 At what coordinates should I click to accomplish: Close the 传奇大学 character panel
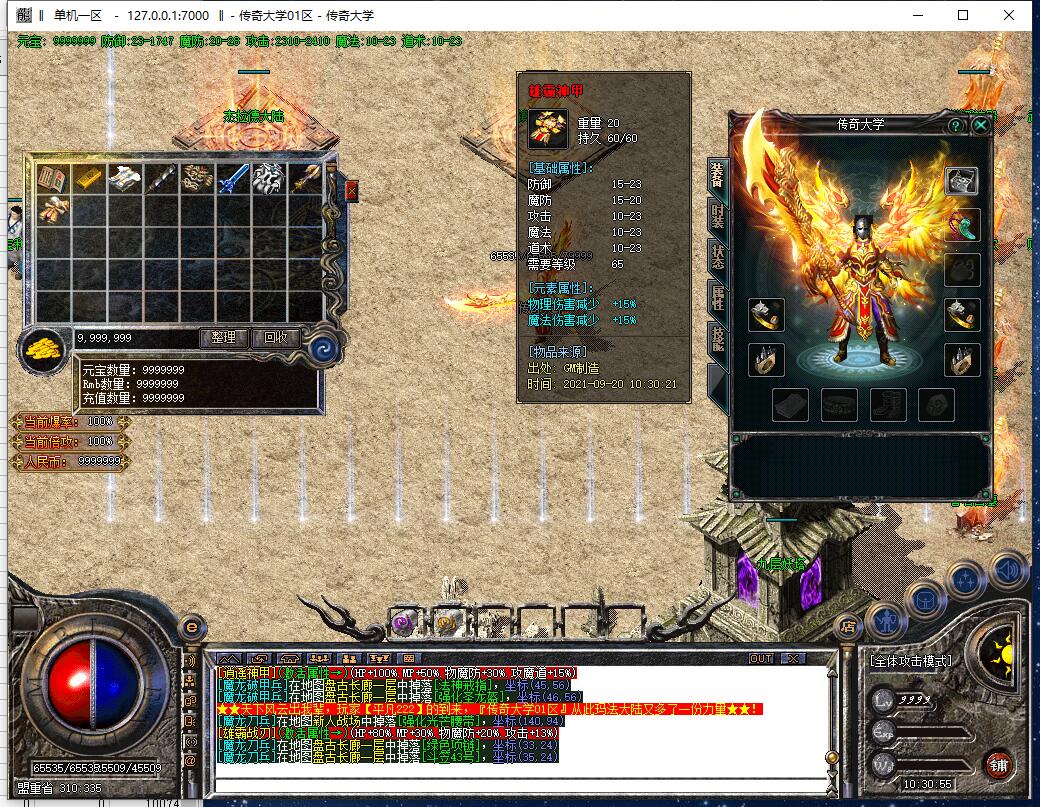[x=981, y=125]
